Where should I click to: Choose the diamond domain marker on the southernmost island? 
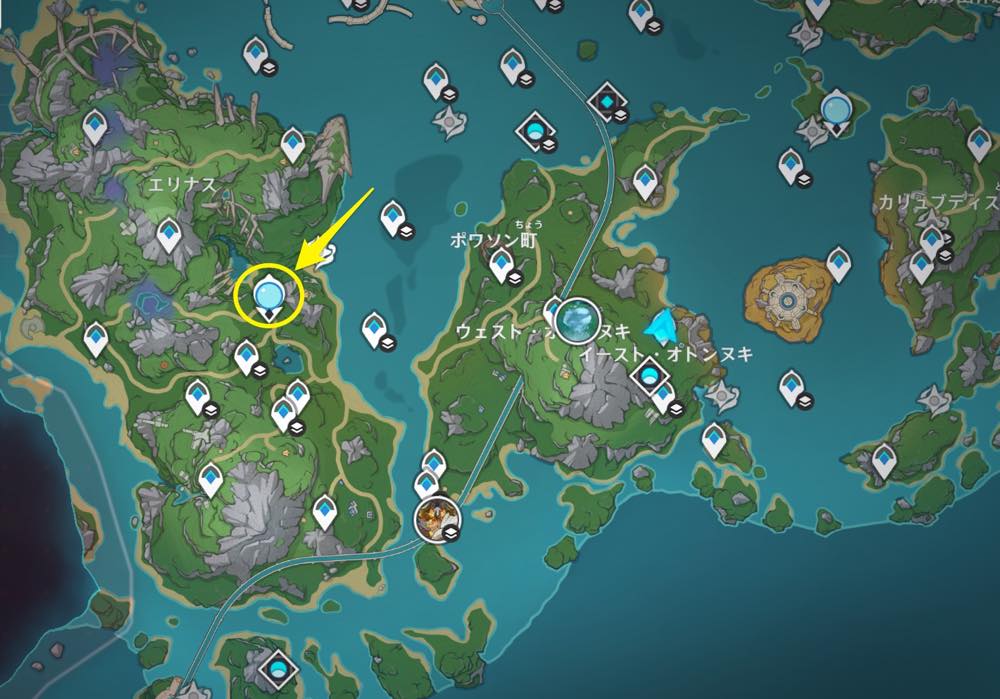tap(277, 667)
